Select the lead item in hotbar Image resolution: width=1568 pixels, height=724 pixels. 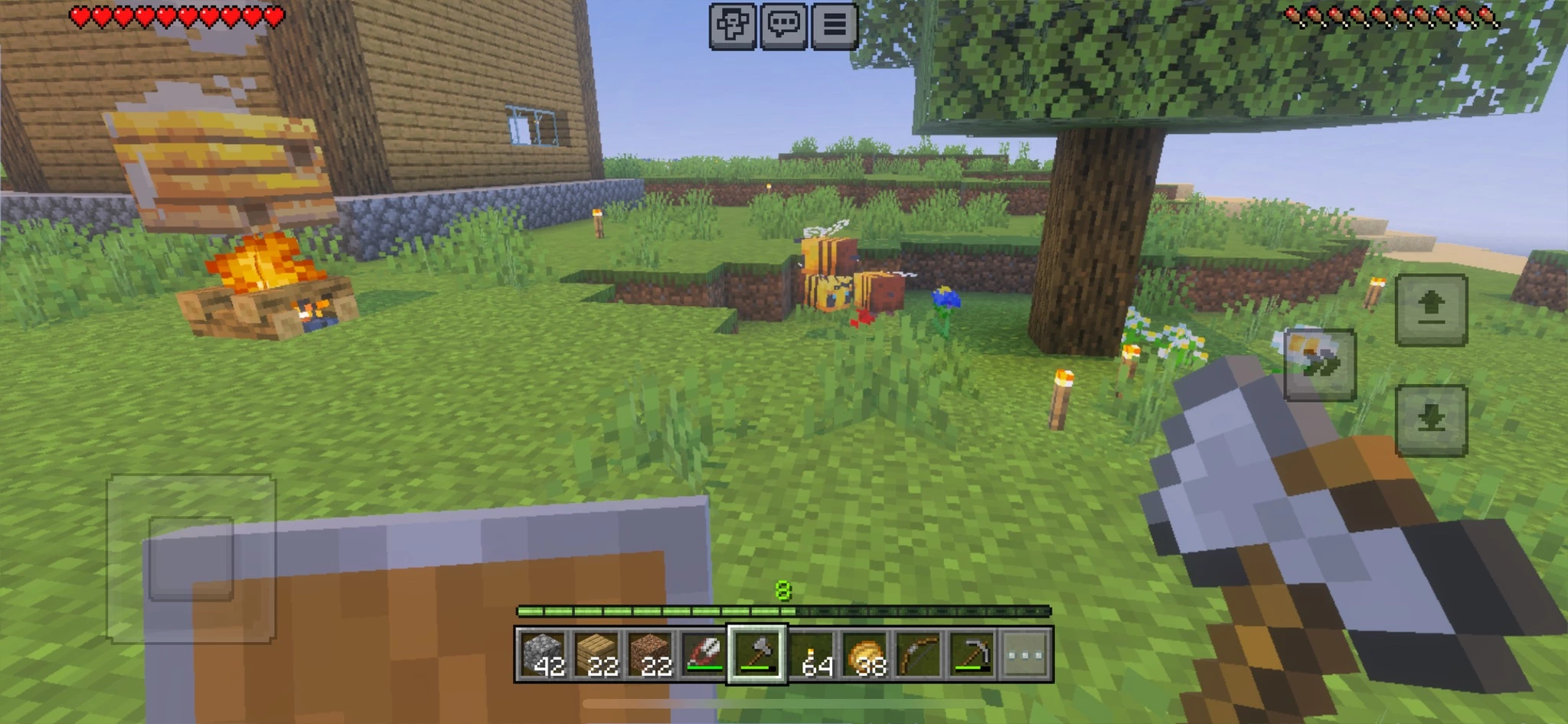(x=704, y=655)
